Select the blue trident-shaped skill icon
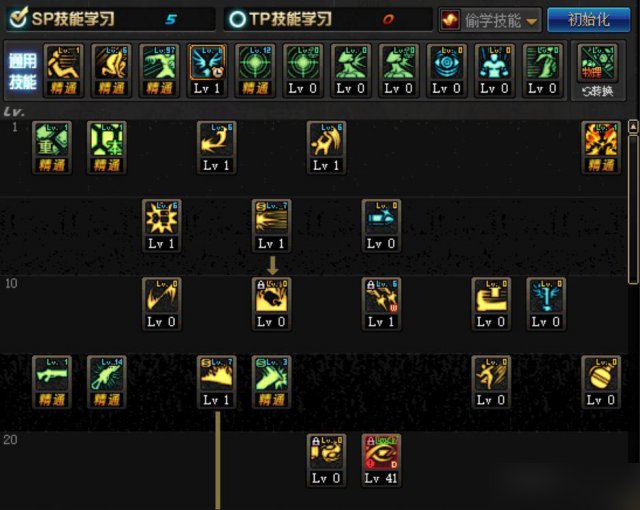This screenshot has width=640, height=510. click(545, 297)
